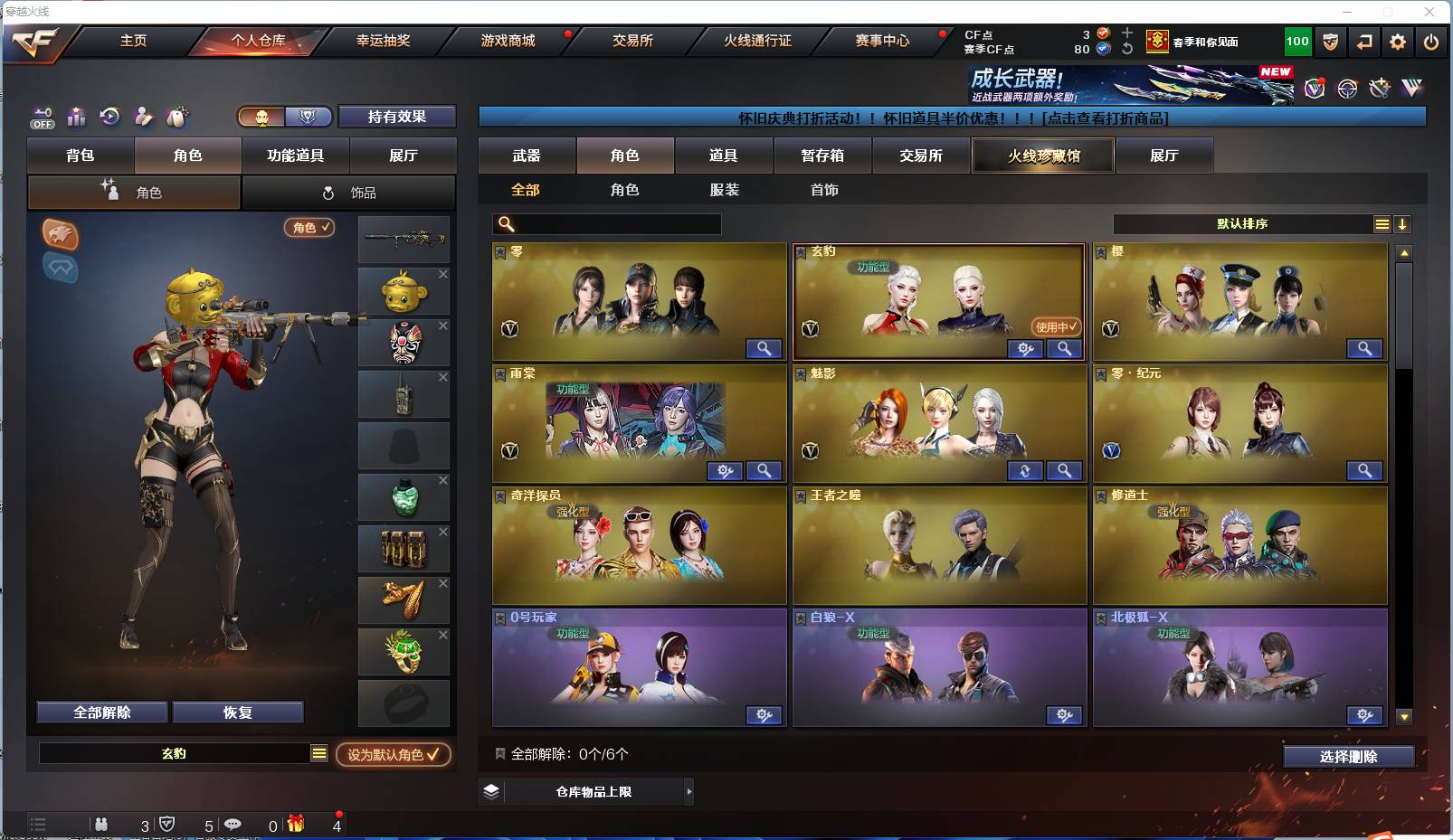Screen dimensions: 1453x840
Task: Click the swap arrows icon on 魅影 card
Action: click(1025, 470)
